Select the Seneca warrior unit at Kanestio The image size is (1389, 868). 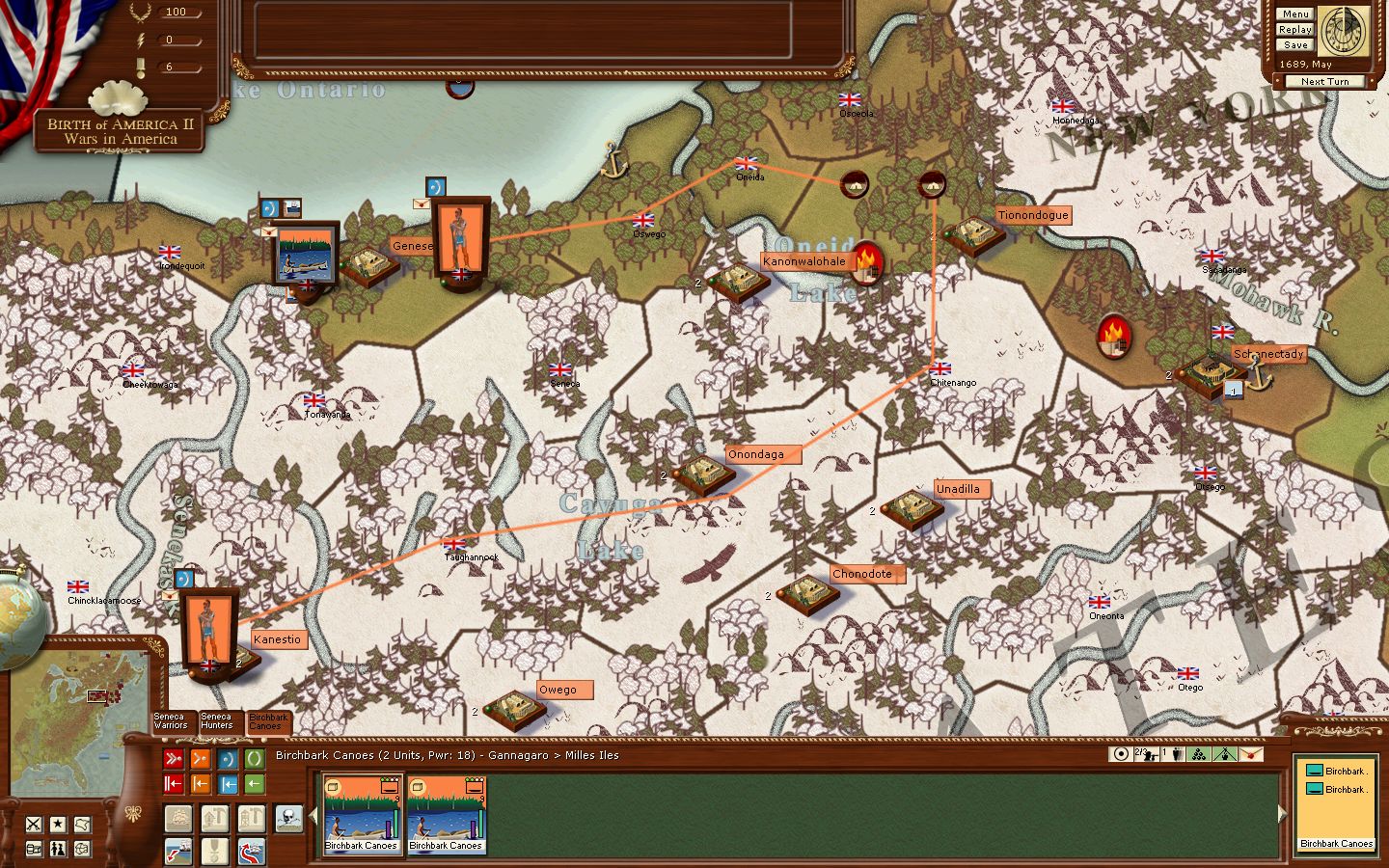tap(209, 630)
